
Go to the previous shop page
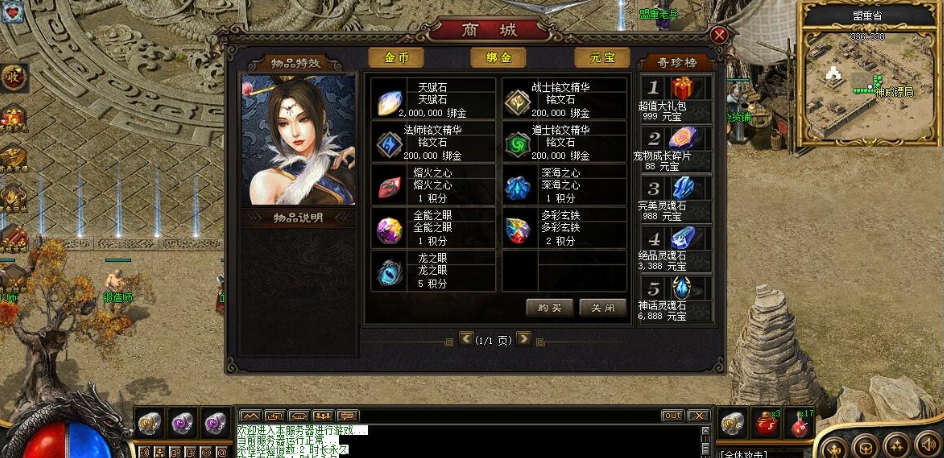click(x=466, y=338)
